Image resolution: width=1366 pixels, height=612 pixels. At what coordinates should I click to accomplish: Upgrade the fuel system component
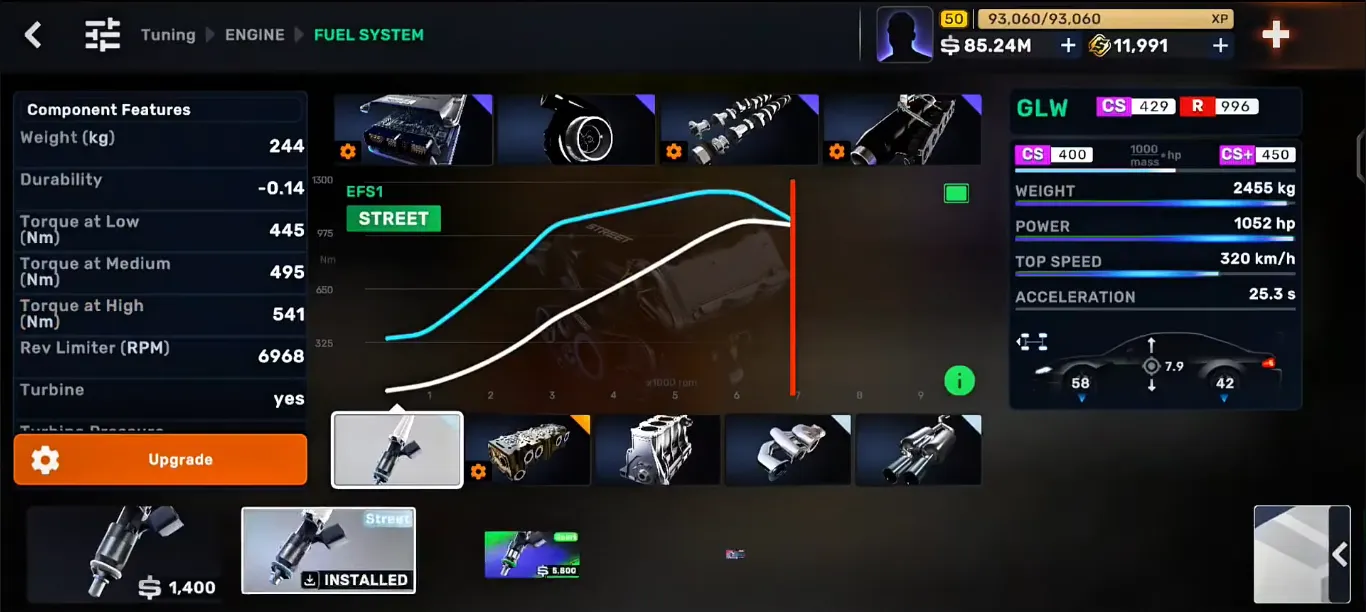(160, 460)
